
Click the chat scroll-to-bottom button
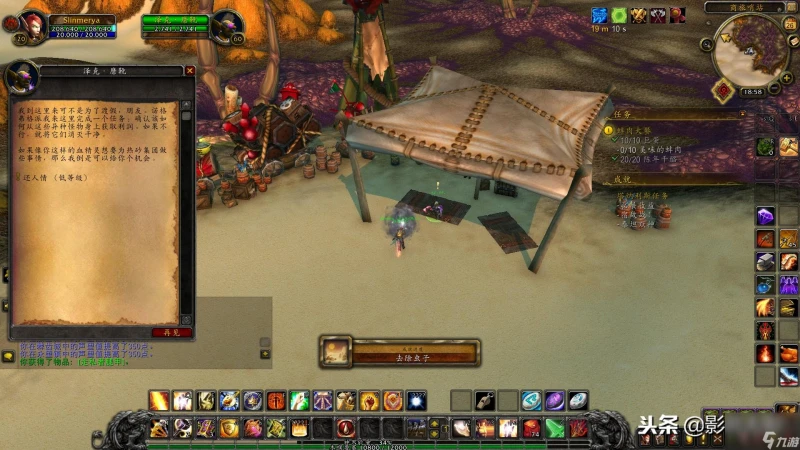pyautogui.click(x=264, y=353)
